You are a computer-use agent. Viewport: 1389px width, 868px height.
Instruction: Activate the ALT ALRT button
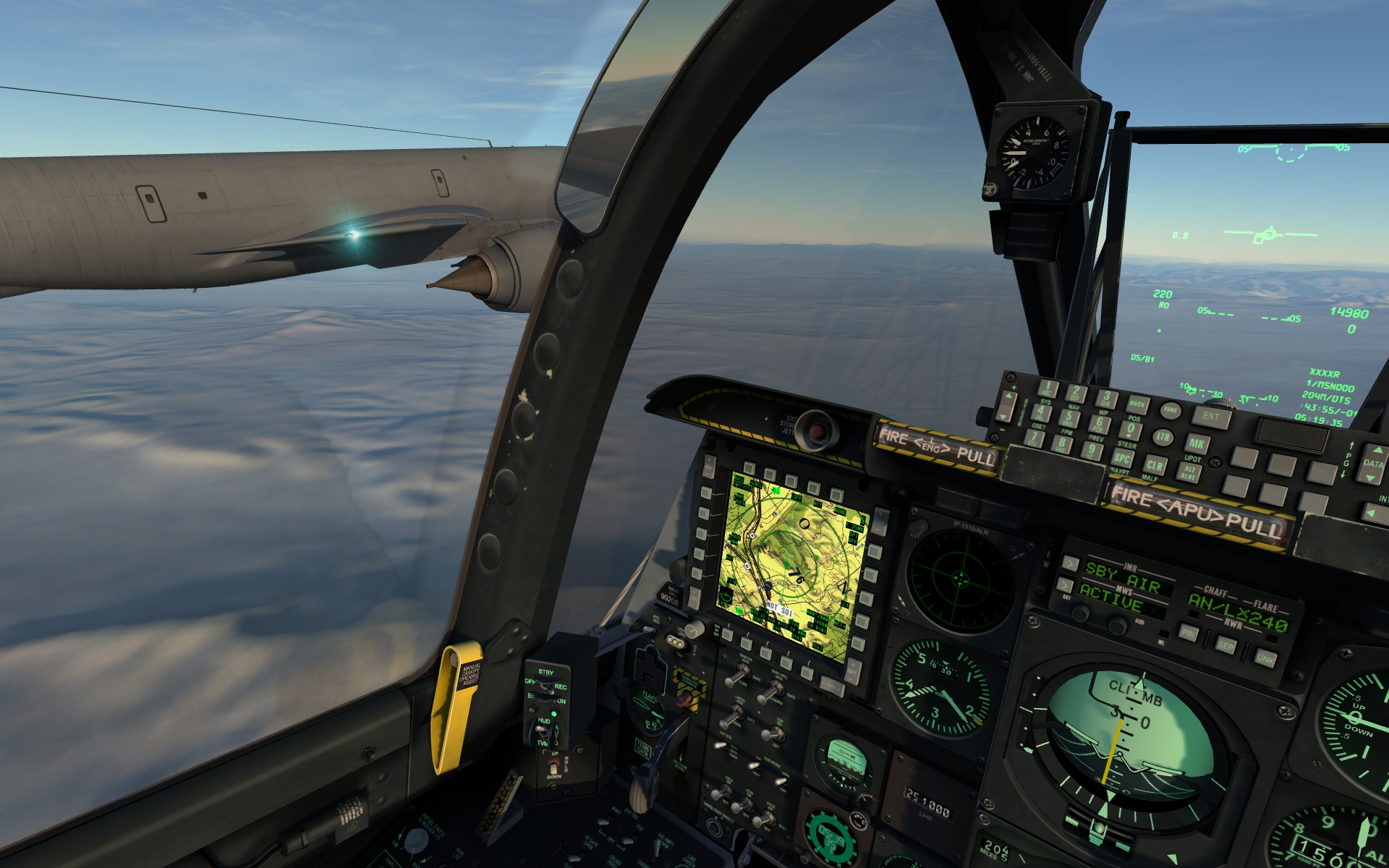[1190, 471]
